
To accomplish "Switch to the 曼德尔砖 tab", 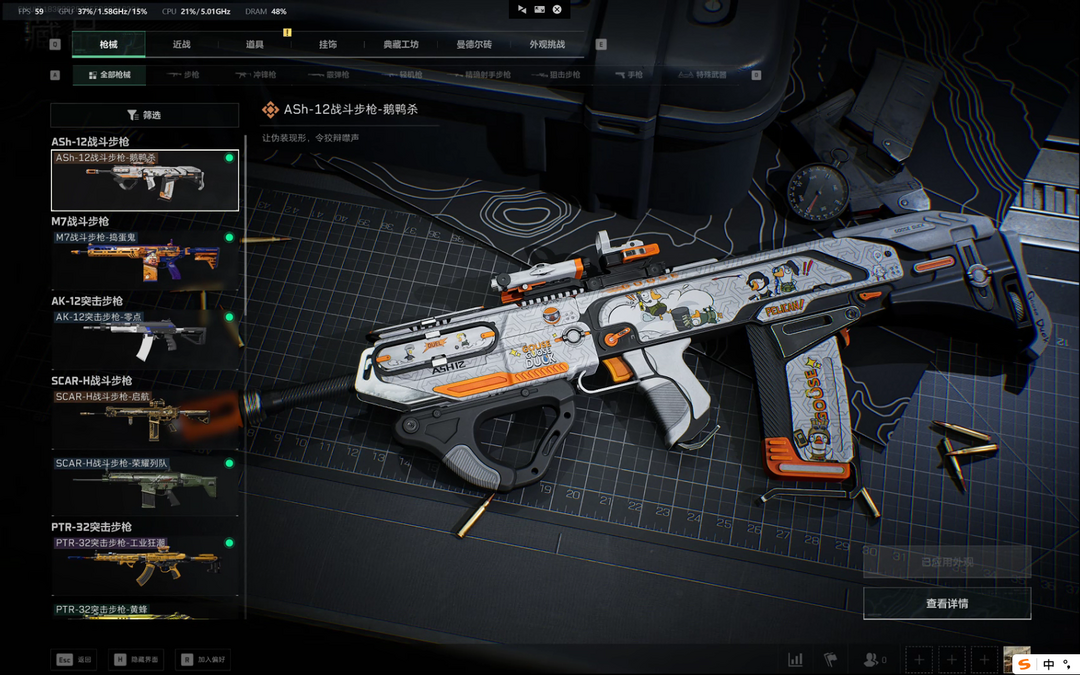I will (x=474, y=45).
